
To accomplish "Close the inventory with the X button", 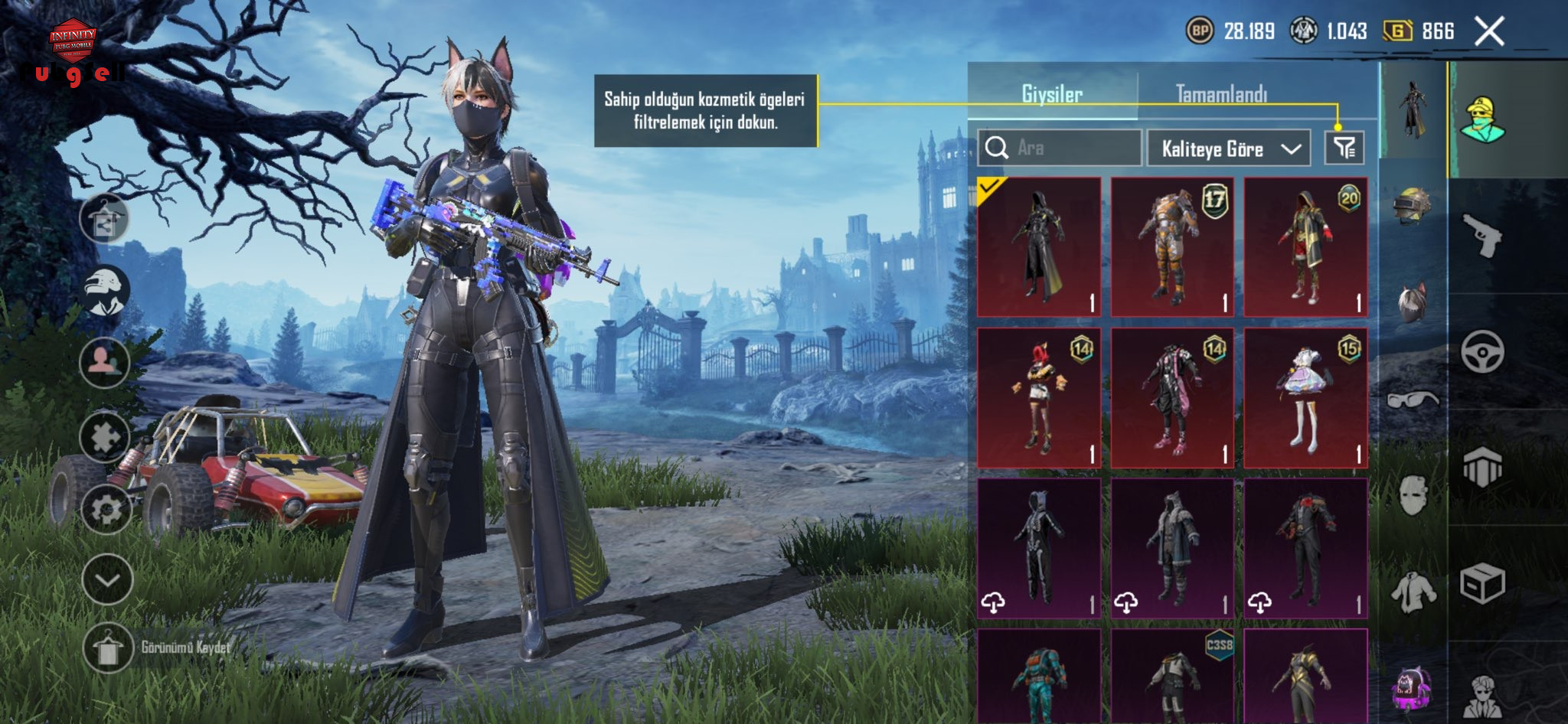I will 1489,32.
